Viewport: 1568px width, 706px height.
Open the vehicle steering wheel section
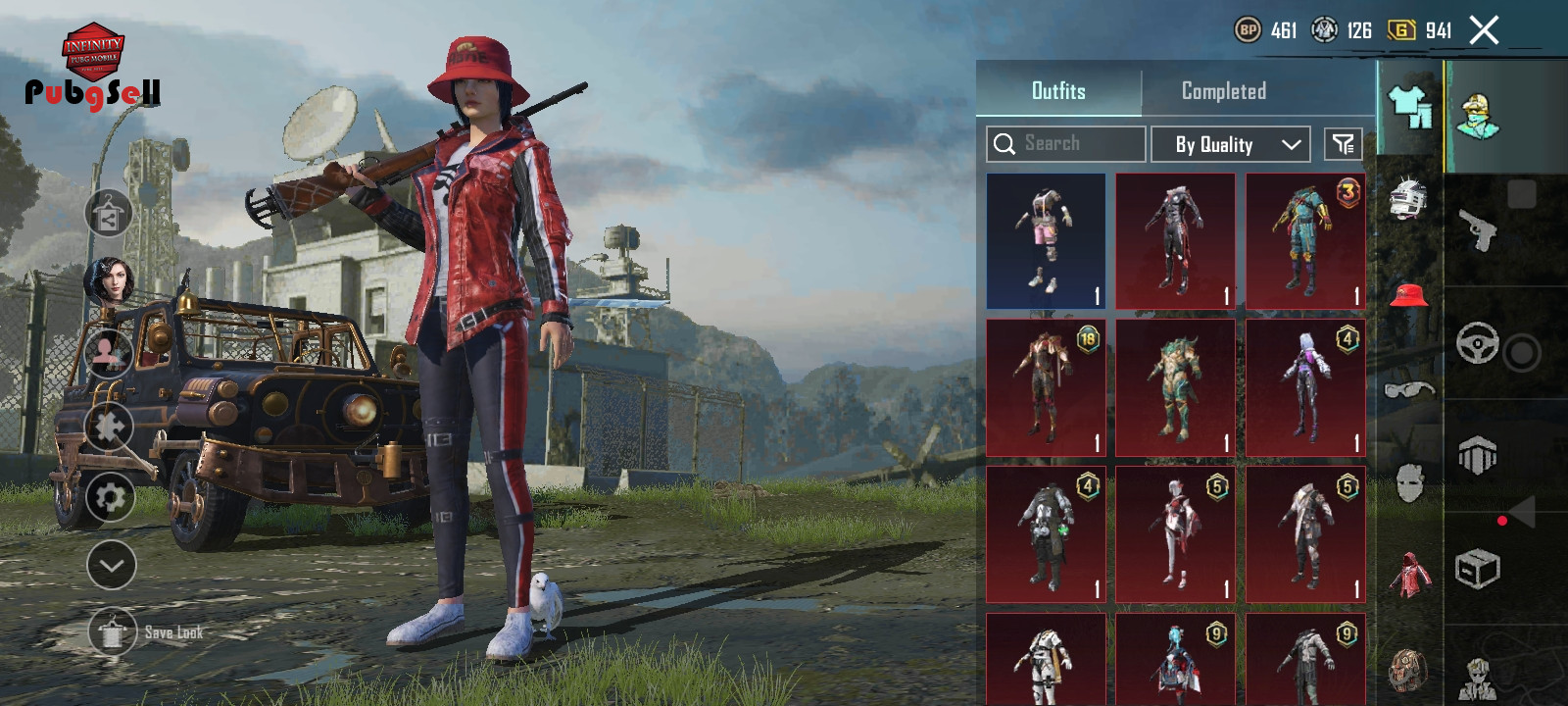point(1477,343)
